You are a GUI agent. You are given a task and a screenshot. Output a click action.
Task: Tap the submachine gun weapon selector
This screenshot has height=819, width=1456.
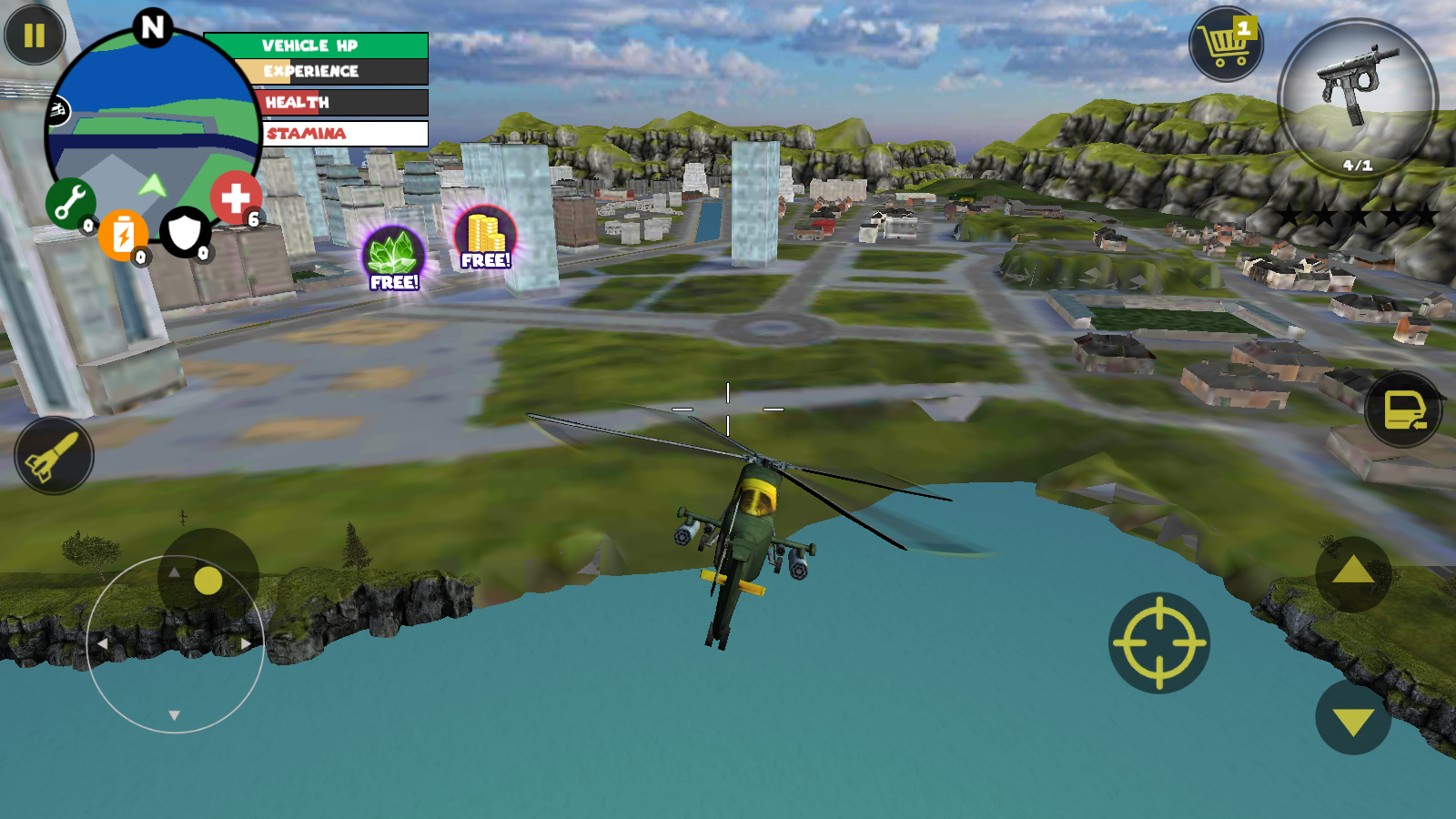pyautogui.click(x=1357, y=97)
